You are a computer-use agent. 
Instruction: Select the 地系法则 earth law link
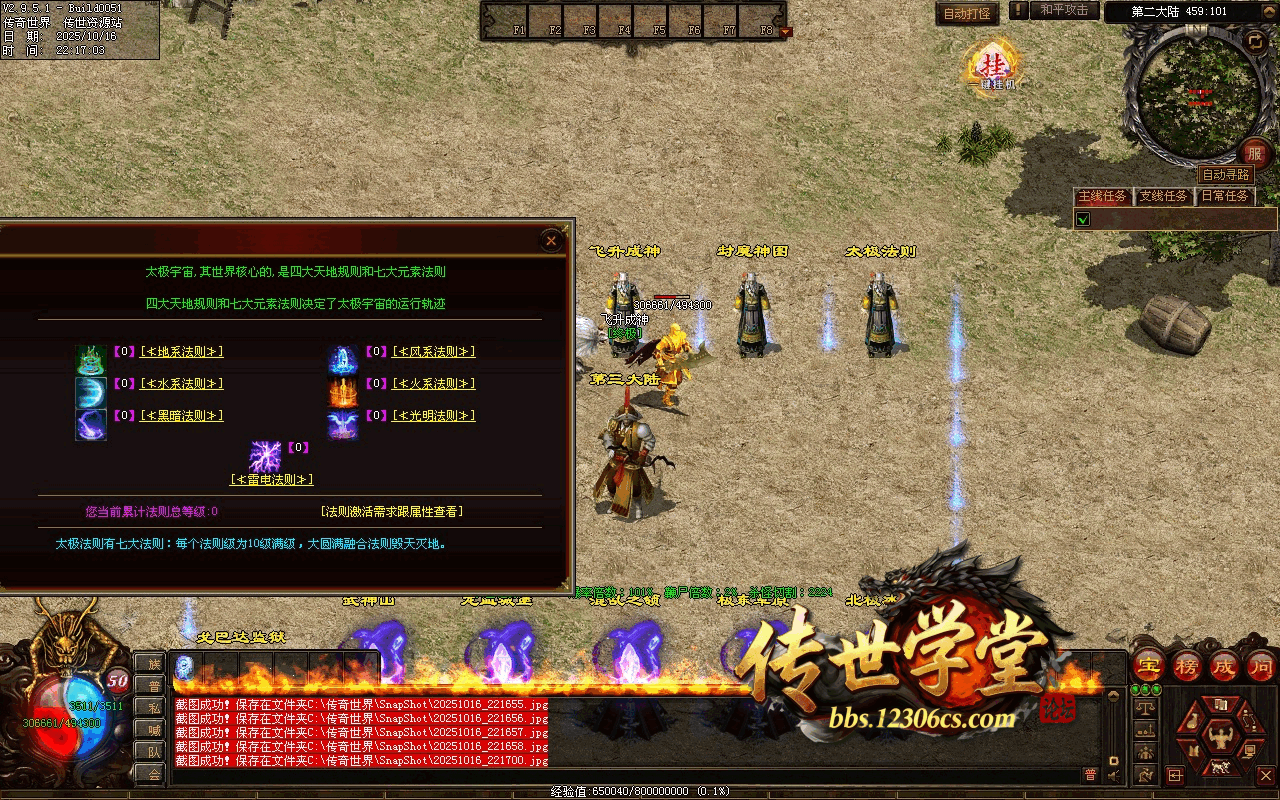click(x=181, y=352)
